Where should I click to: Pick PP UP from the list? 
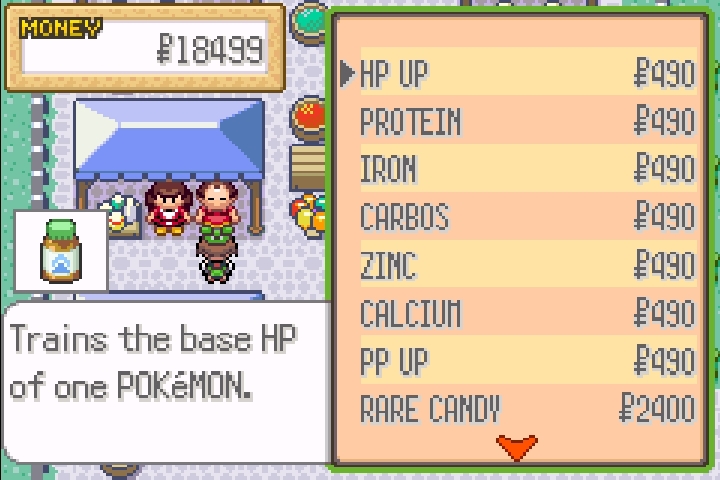click(527, 361)
